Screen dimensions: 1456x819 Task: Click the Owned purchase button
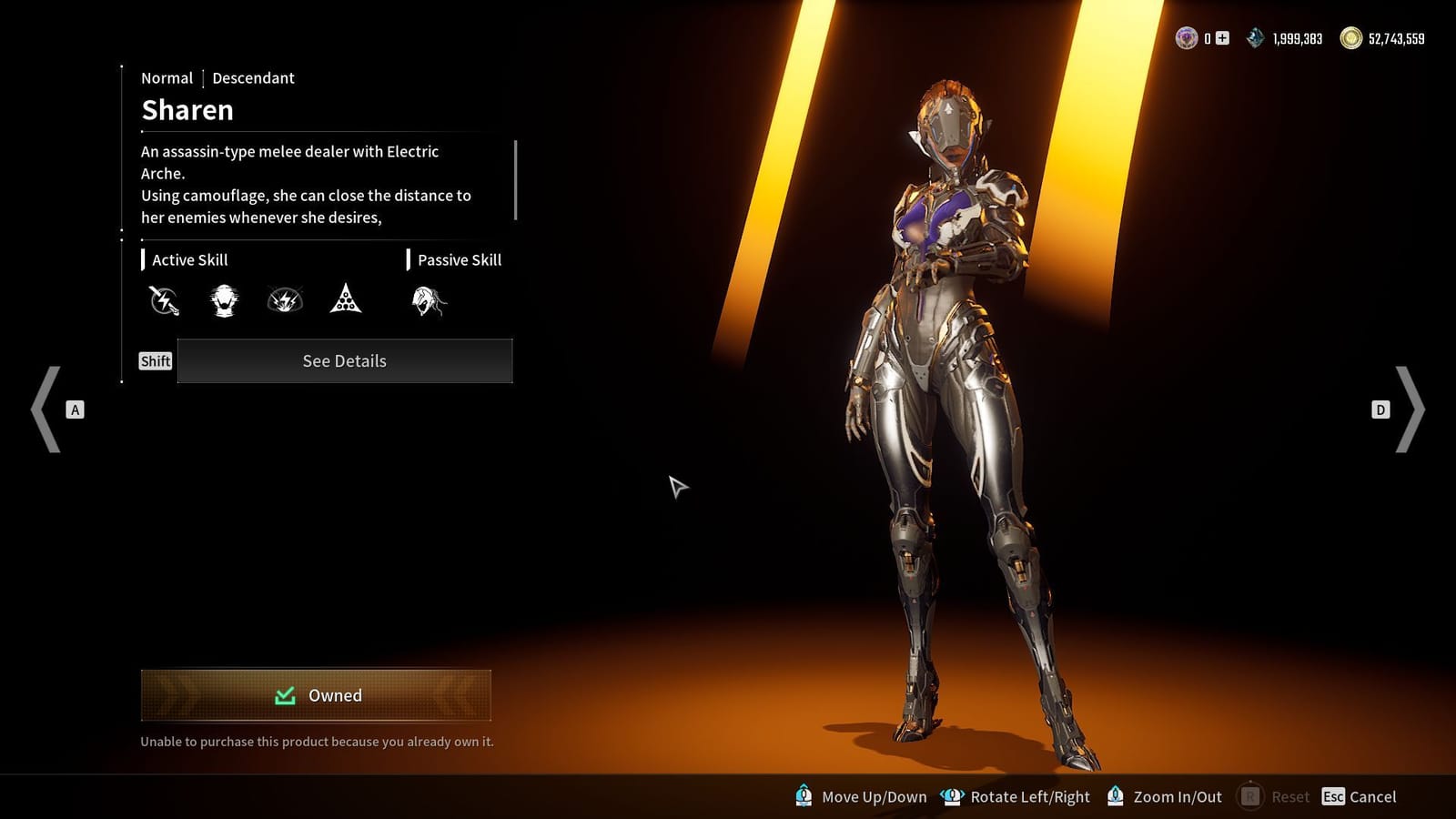(316, 694)
